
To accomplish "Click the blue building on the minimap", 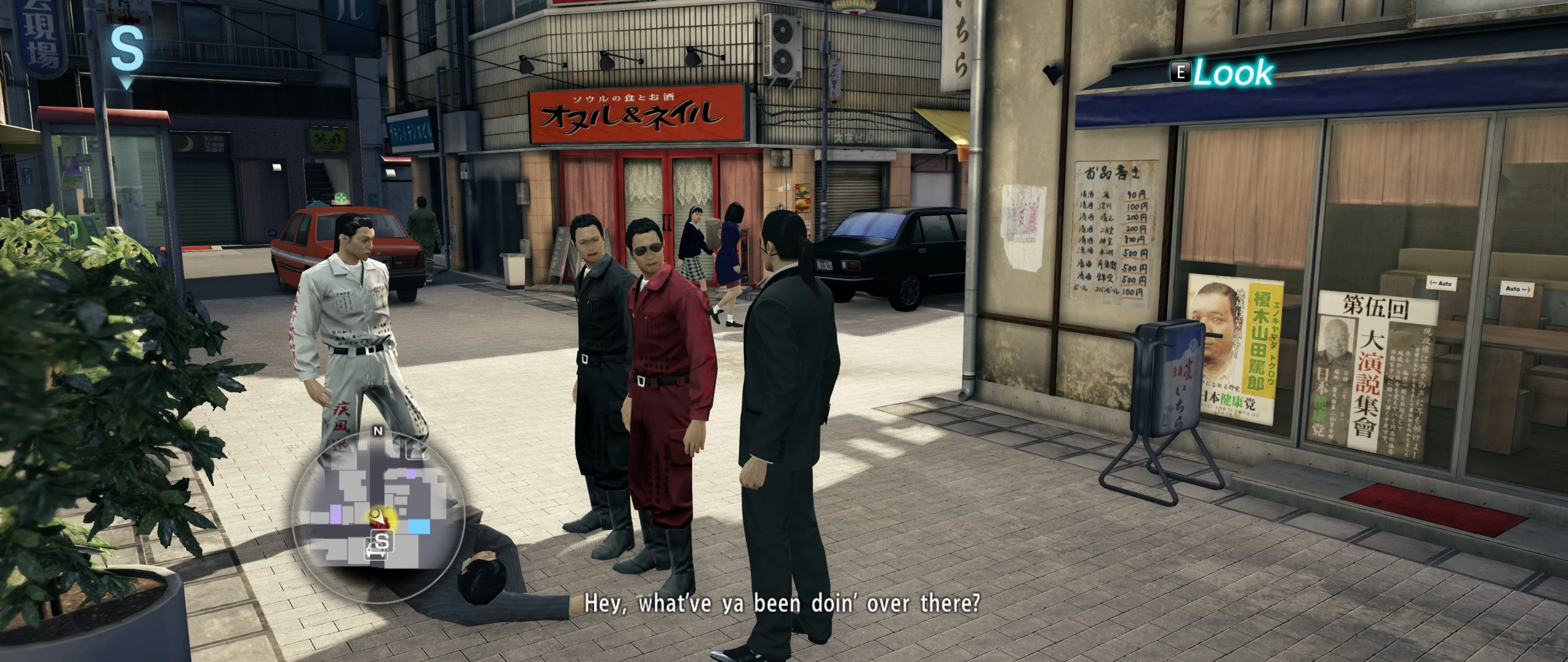I will [418, 526].
